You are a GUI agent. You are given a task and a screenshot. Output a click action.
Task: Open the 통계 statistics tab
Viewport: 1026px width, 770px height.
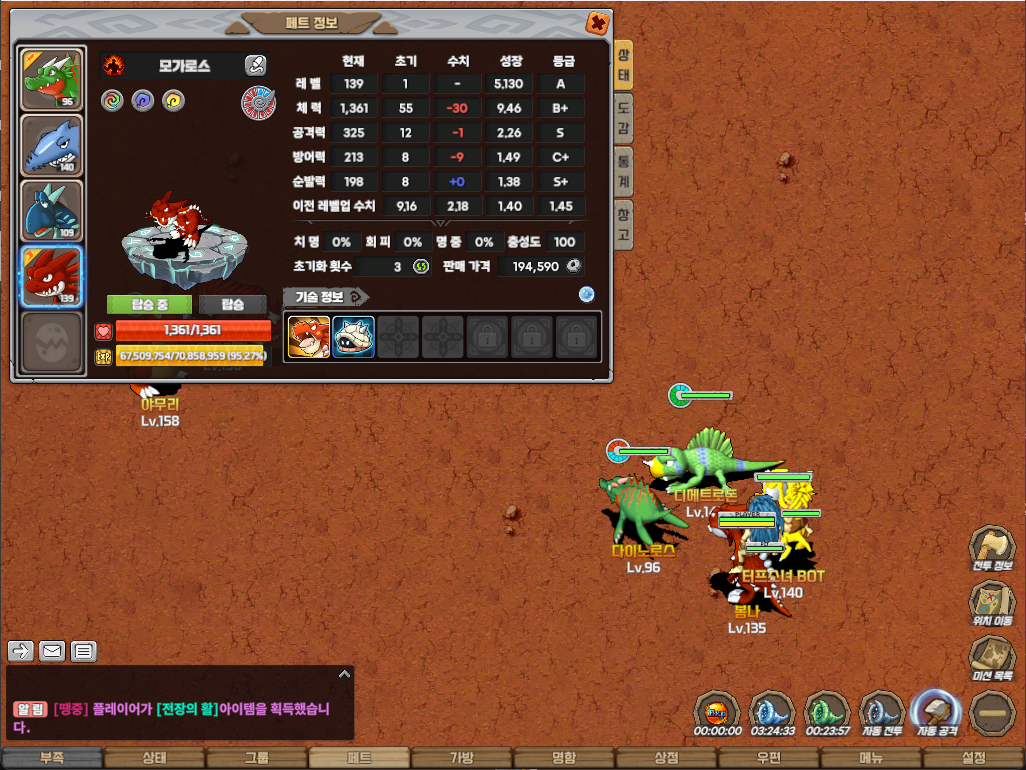[623, 172]
